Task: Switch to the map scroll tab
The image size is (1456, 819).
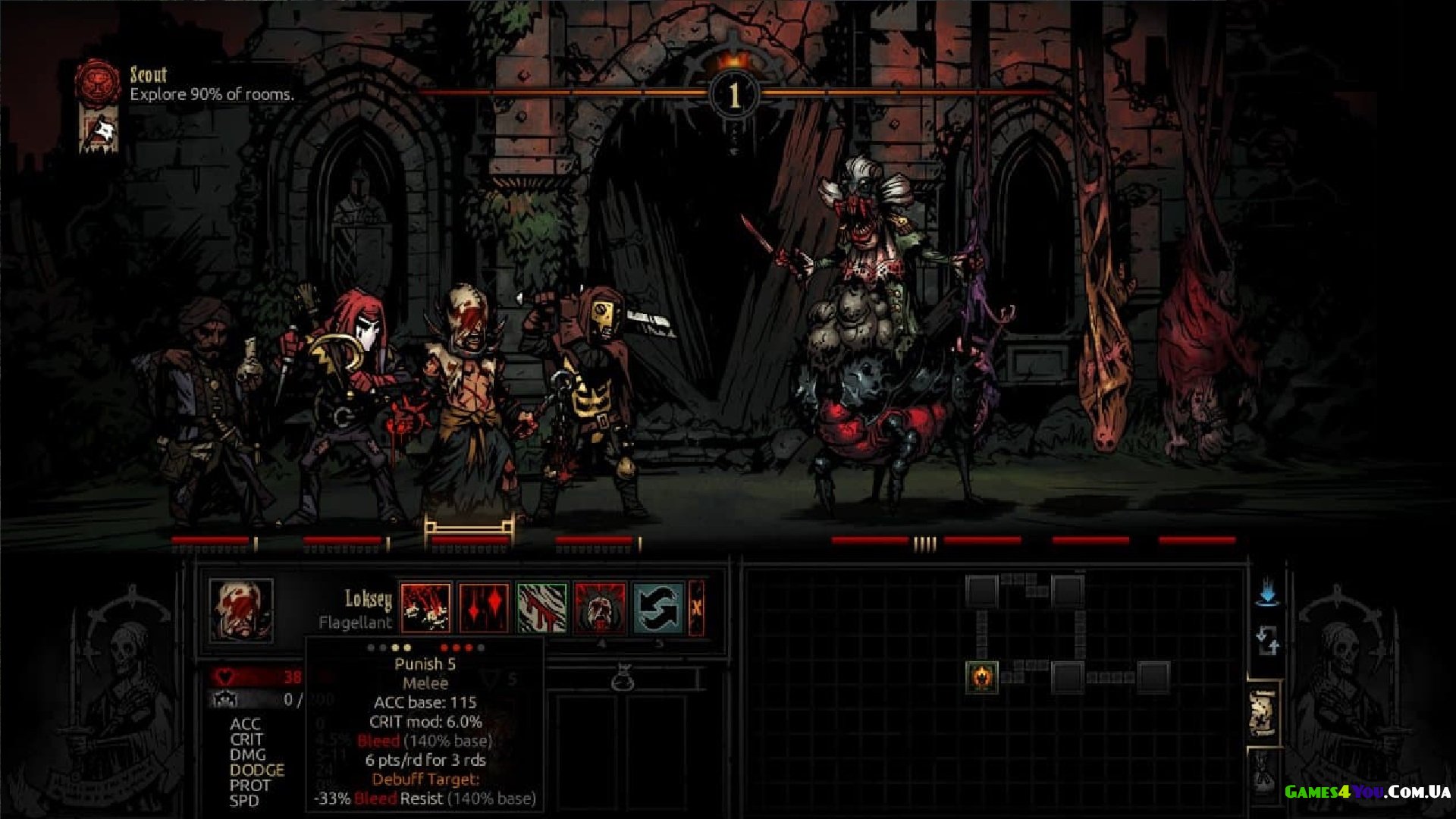Action: pyautogui.click(x=1262, y=713)
